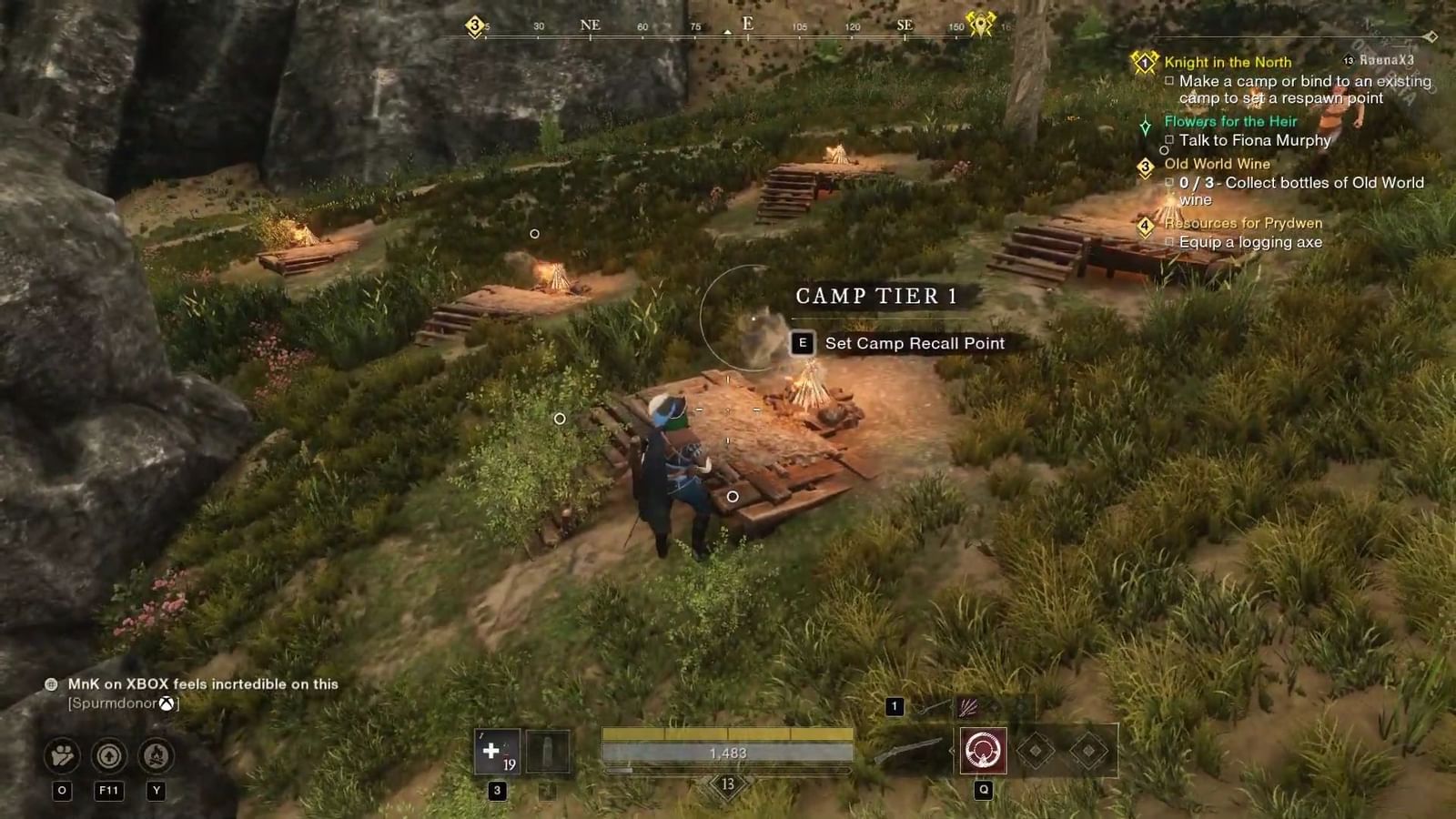The image size is (1456, 819).
Task: Click the XP progress bar showing 1,483
Action: [728, 753]
